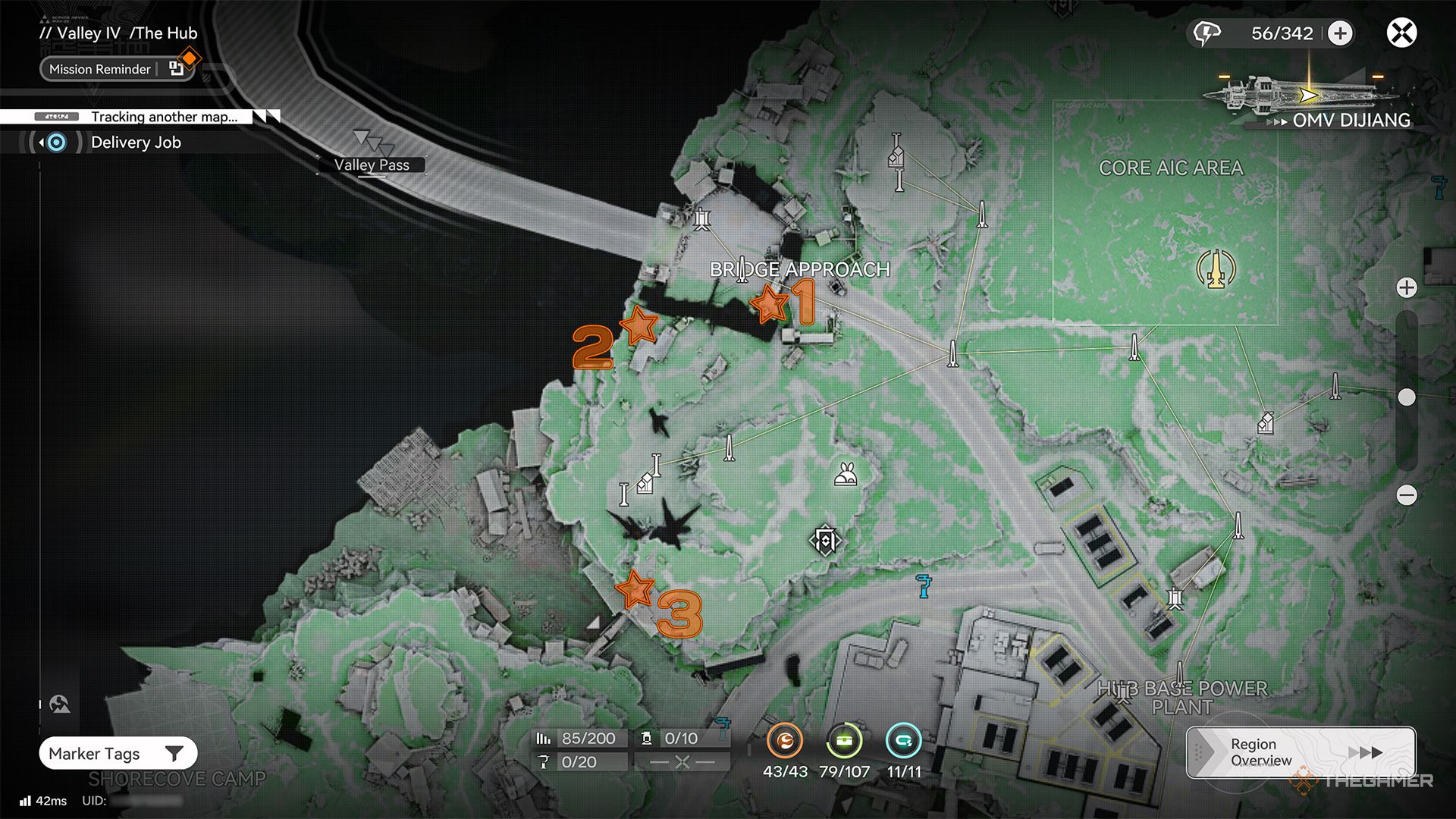The width and height of the screenshot is (1456, 819).
Task: Open the mountain icon above Marker Tags
Action: (60, 704)
